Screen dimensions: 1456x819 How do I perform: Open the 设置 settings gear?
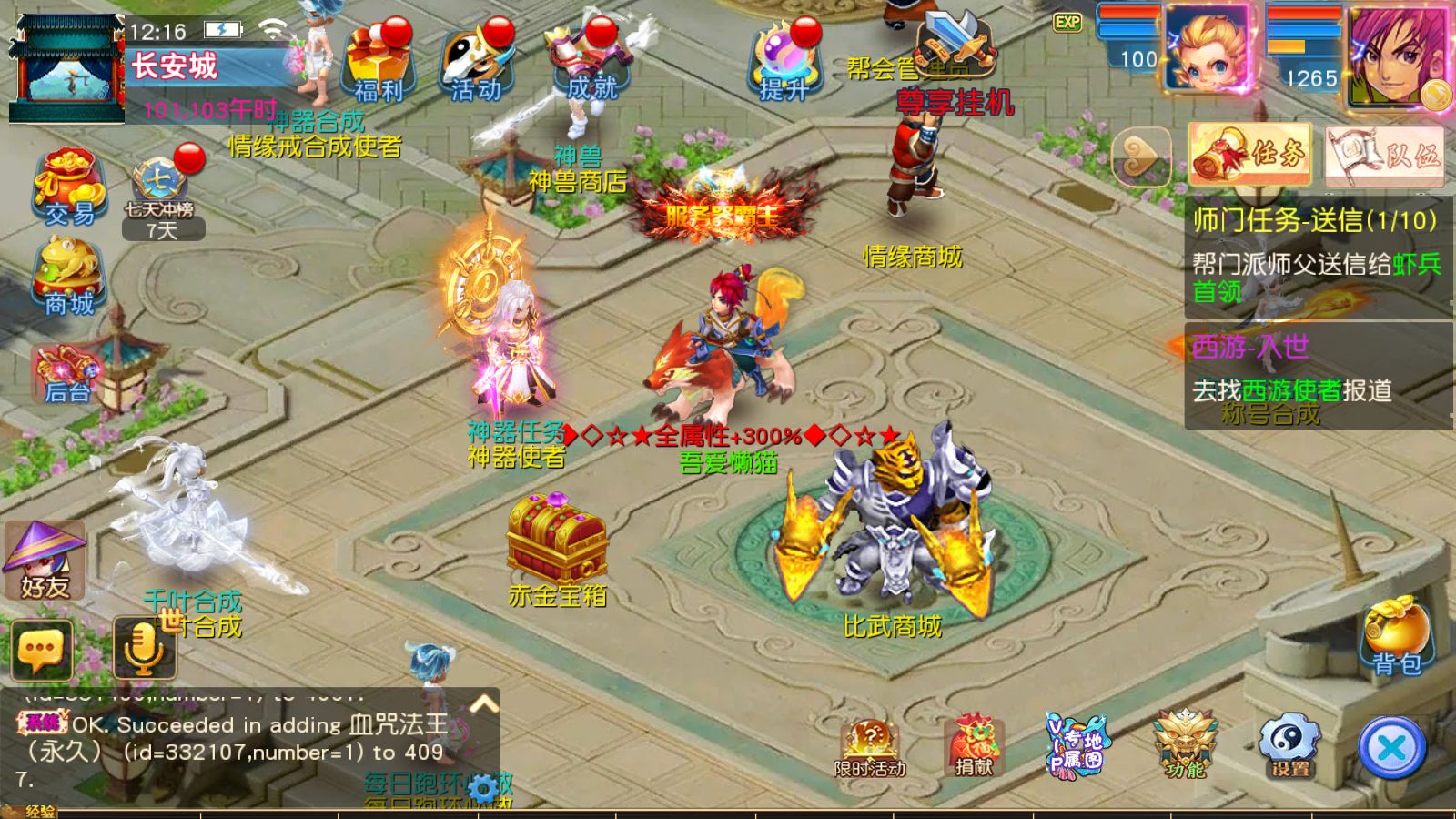coord(1290,746)
